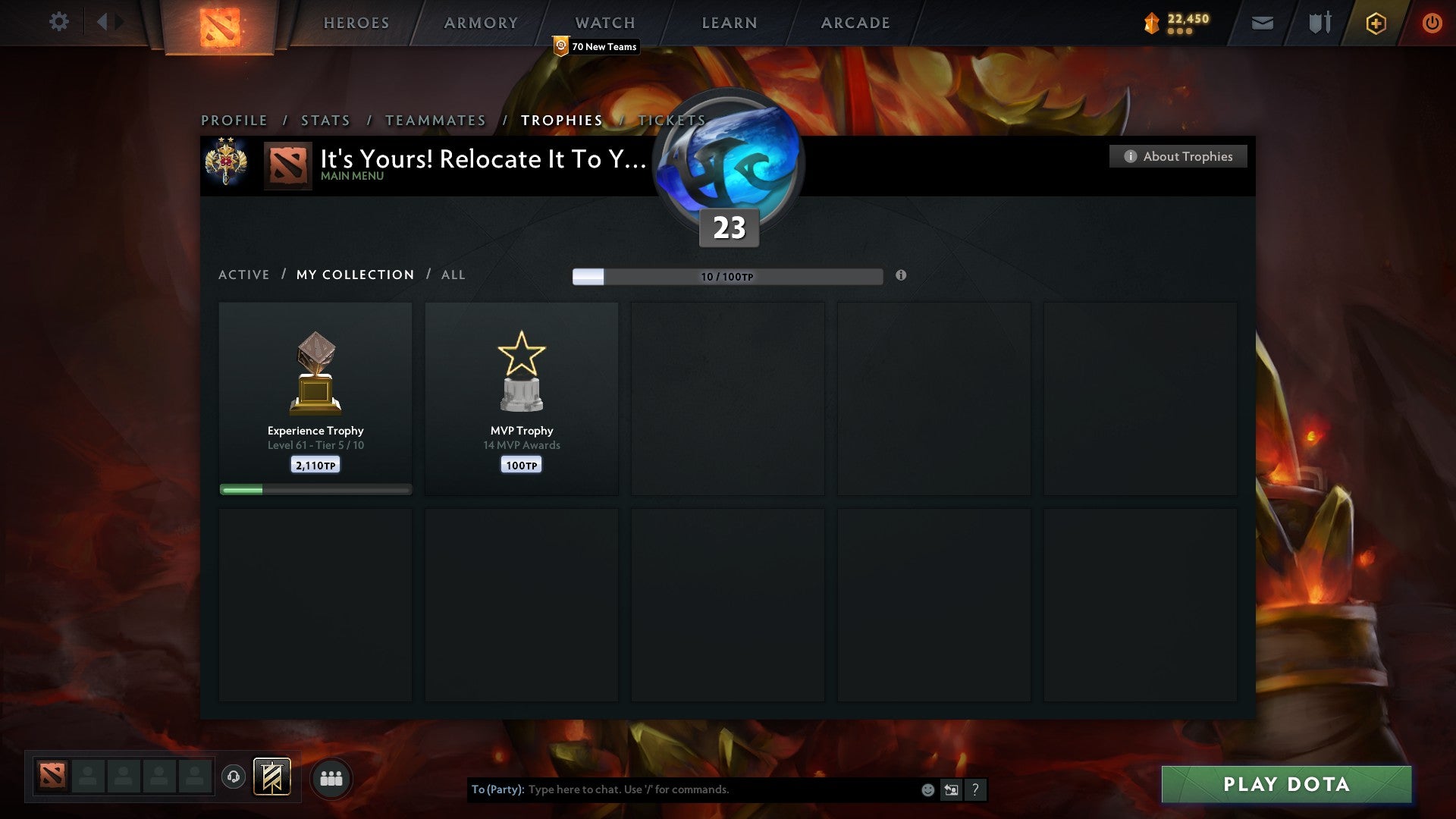Switch trophy filter to ACTIVE

pos(244,275)
